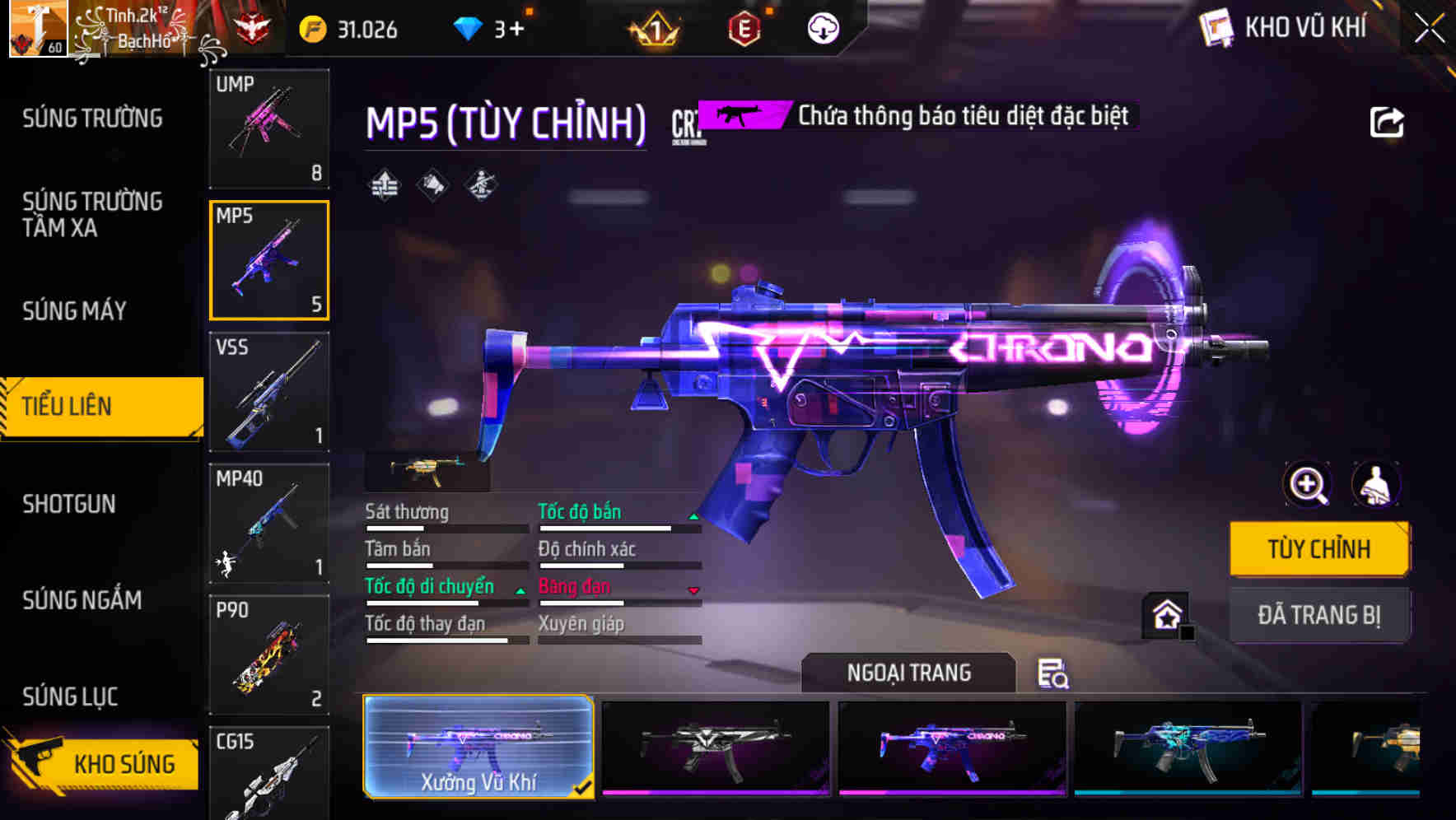Show the SÚNG NGẮM category
Image resolution: width=1456 pixels, height=820 pixels.
pos(82,600)
